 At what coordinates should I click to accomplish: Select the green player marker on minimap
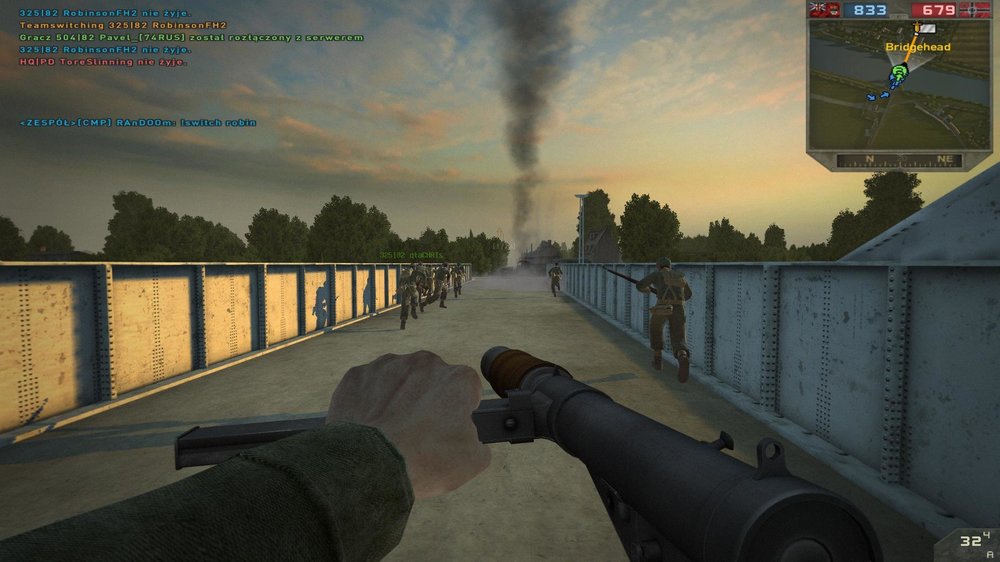pos(899,72)
